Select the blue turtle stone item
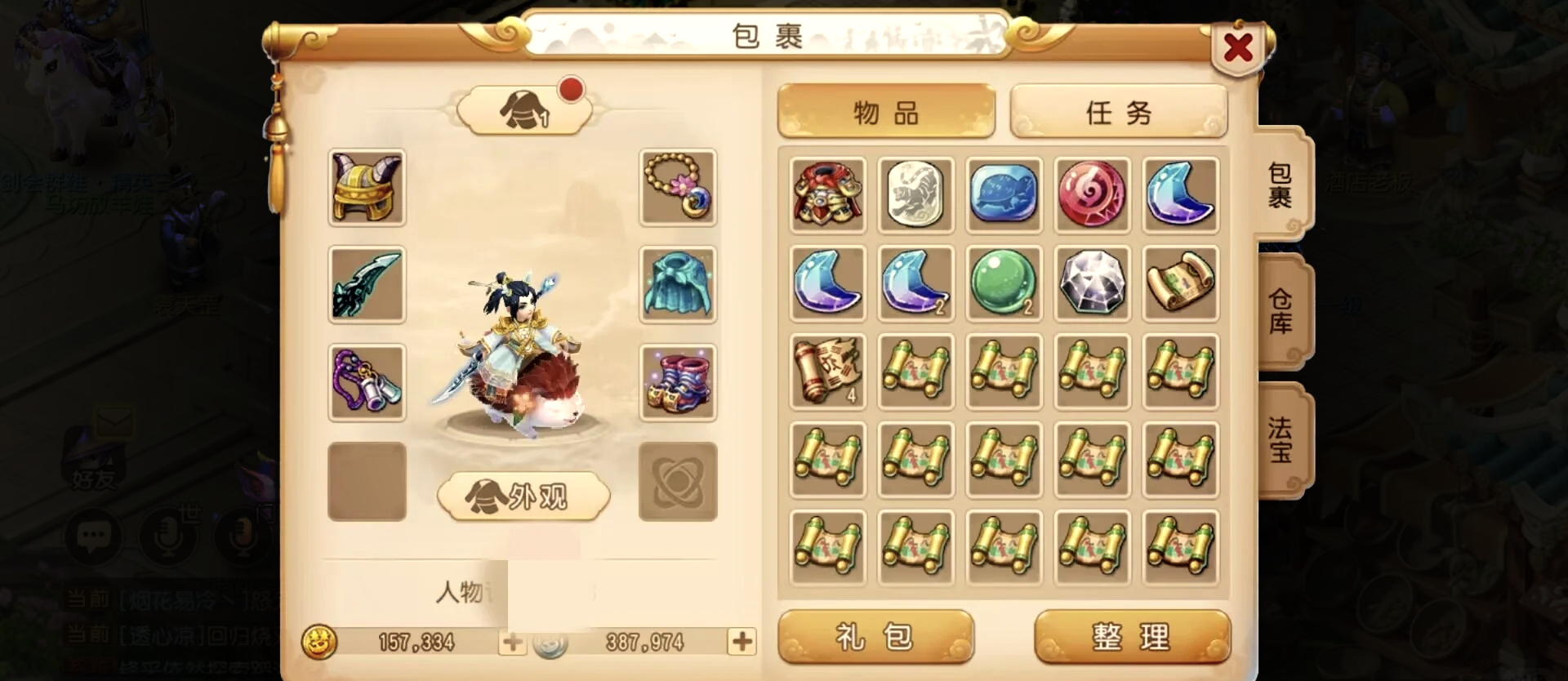The height and width of the screenshot is (681, 1568). (x=1004, y=195)
